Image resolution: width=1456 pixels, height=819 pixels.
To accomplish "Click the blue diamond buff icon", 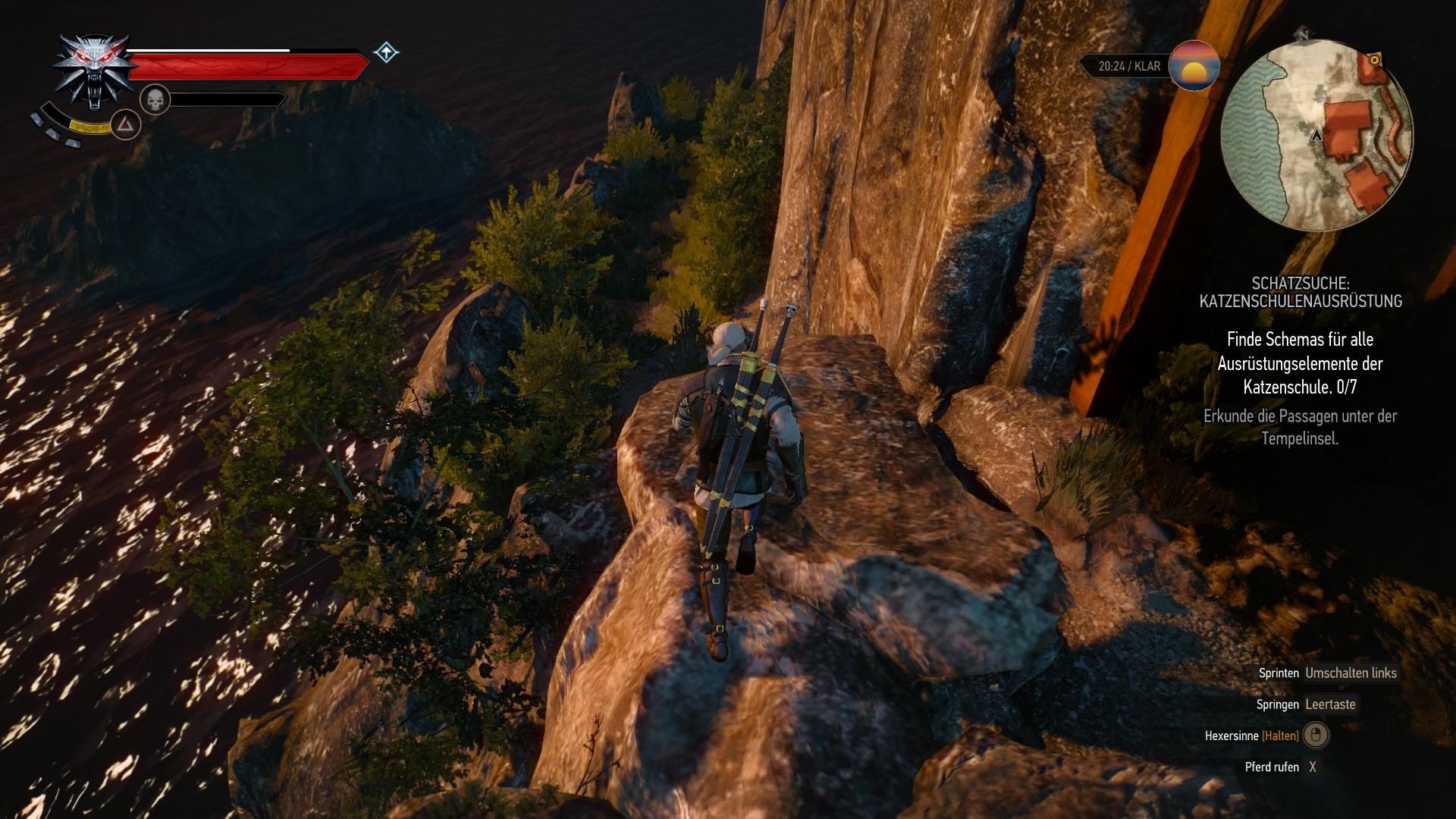I will pyautogui.click(x=386, y=52).
